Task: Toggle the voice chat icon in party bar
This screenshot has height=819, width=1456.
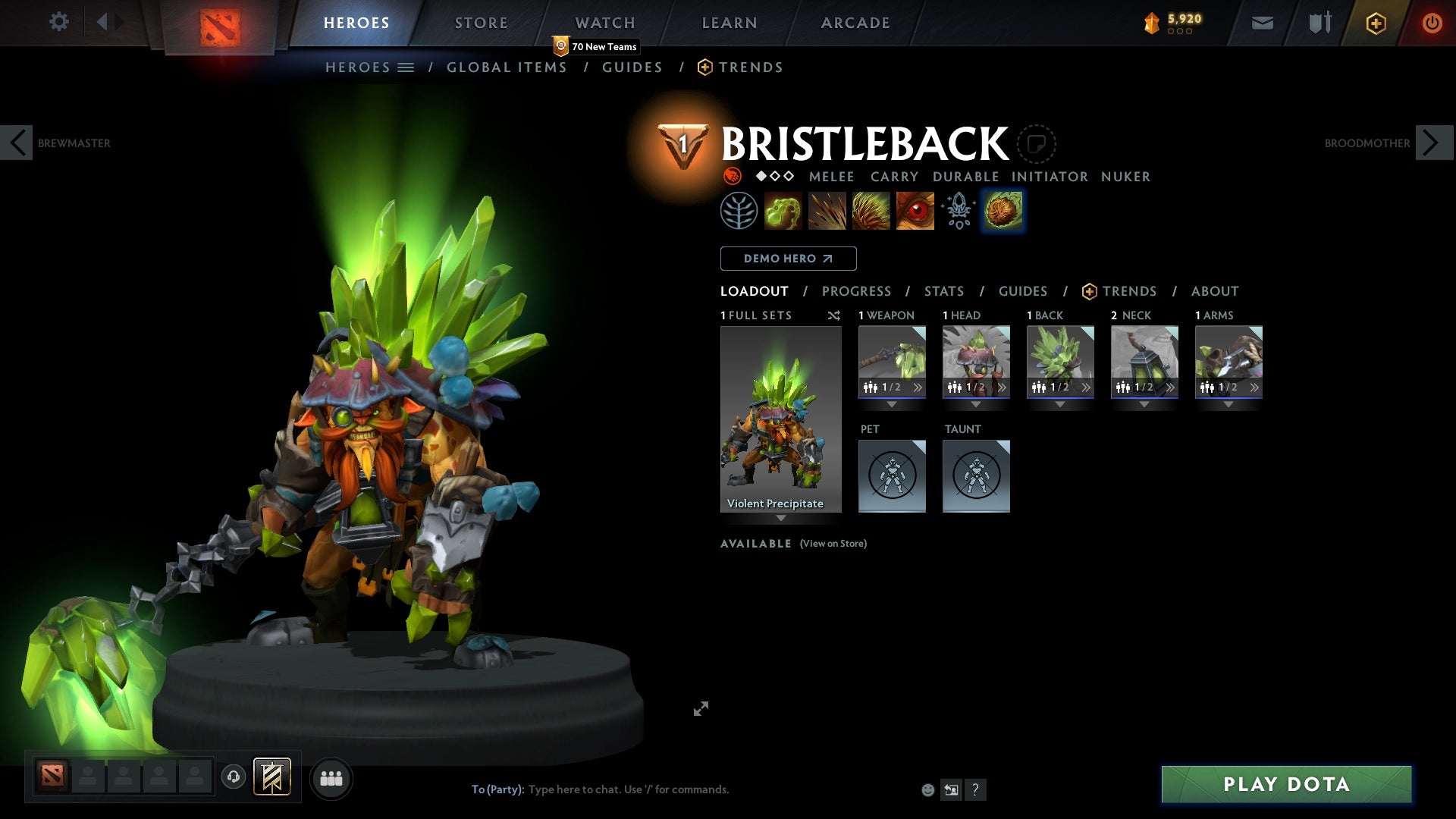Action: pos(233,777)
